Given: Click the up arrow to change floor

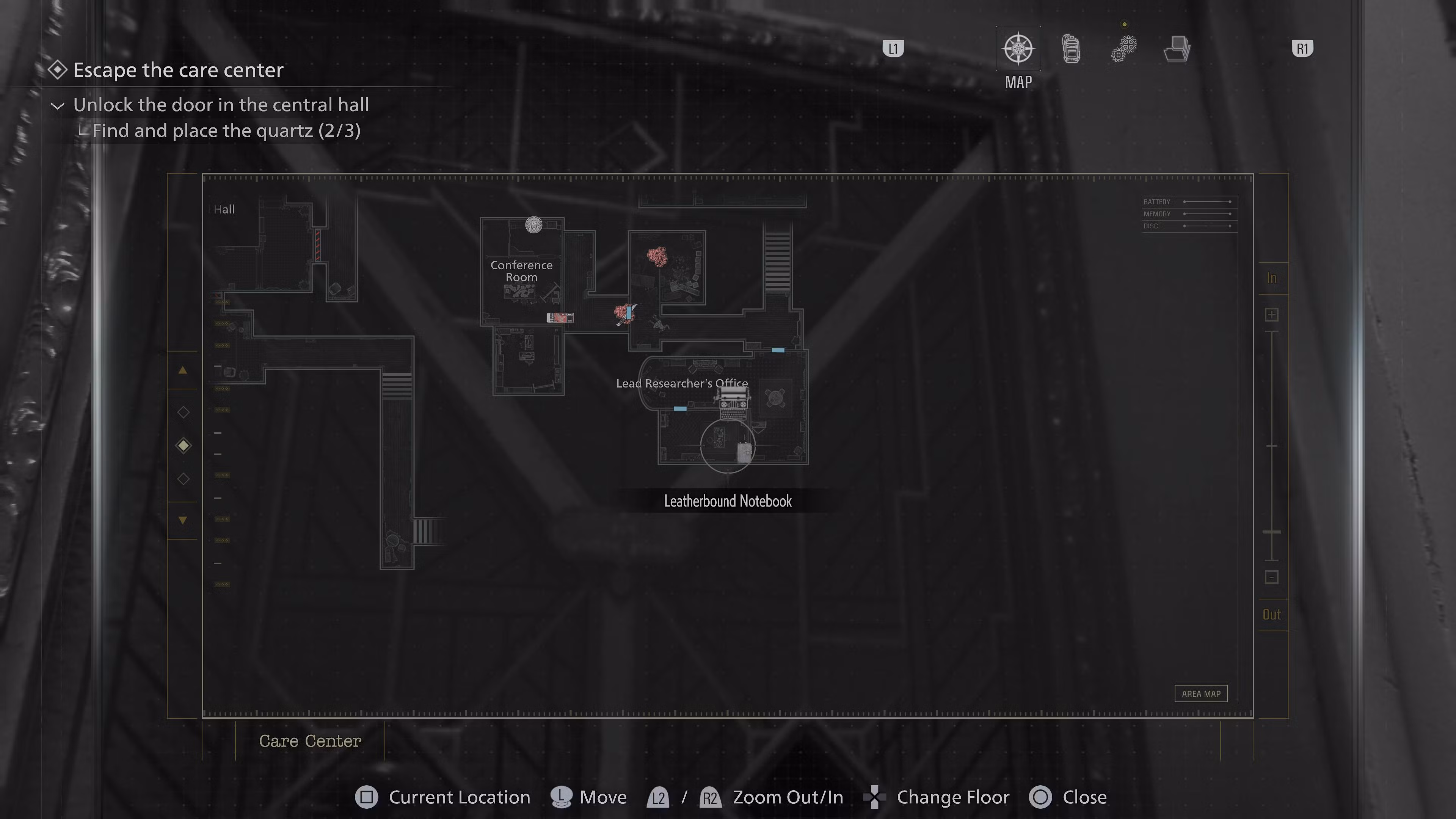Looking at the screenshot, I should pyautogui.click(x=183, y=370).
